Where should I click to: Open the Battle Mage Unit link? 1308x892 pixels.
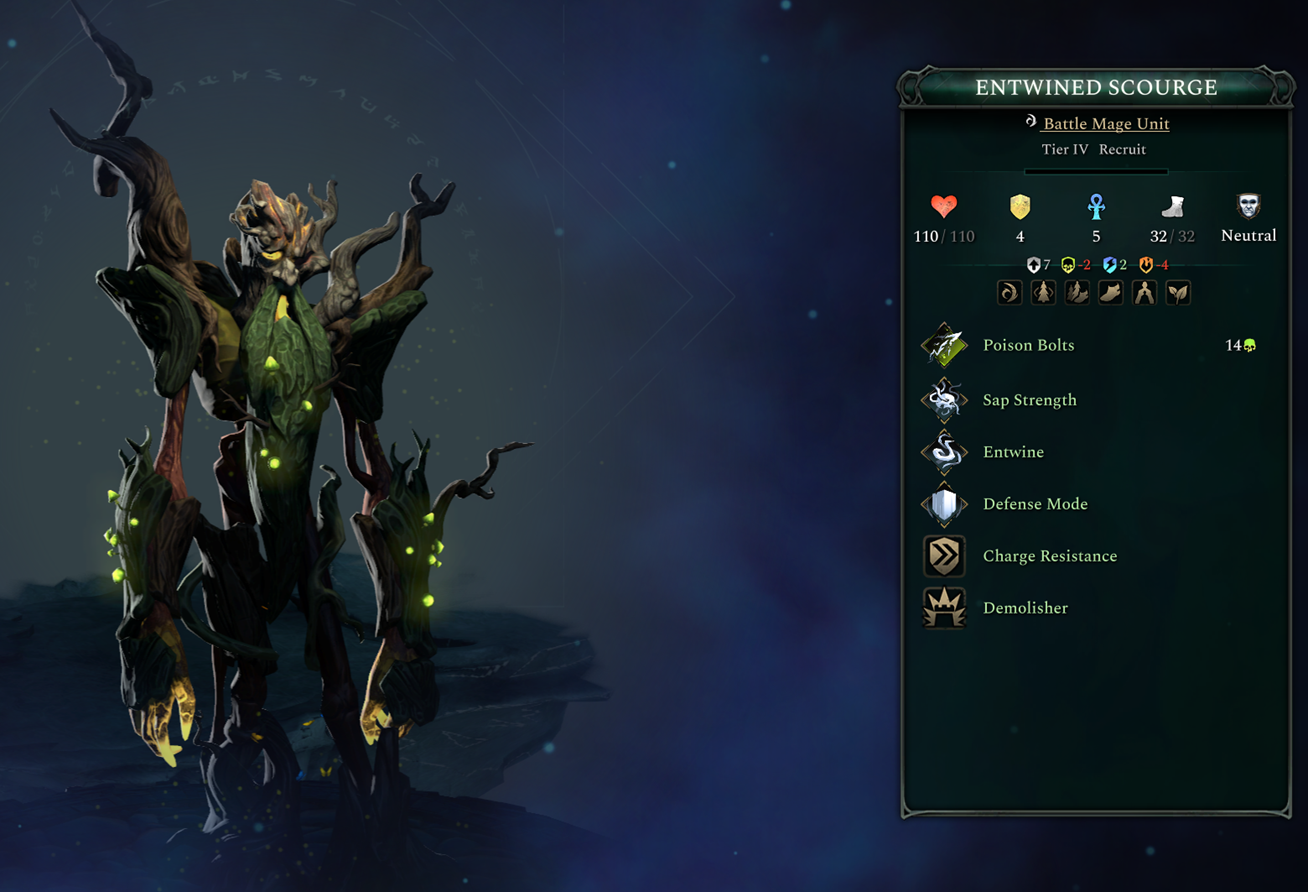(1105, 124)
